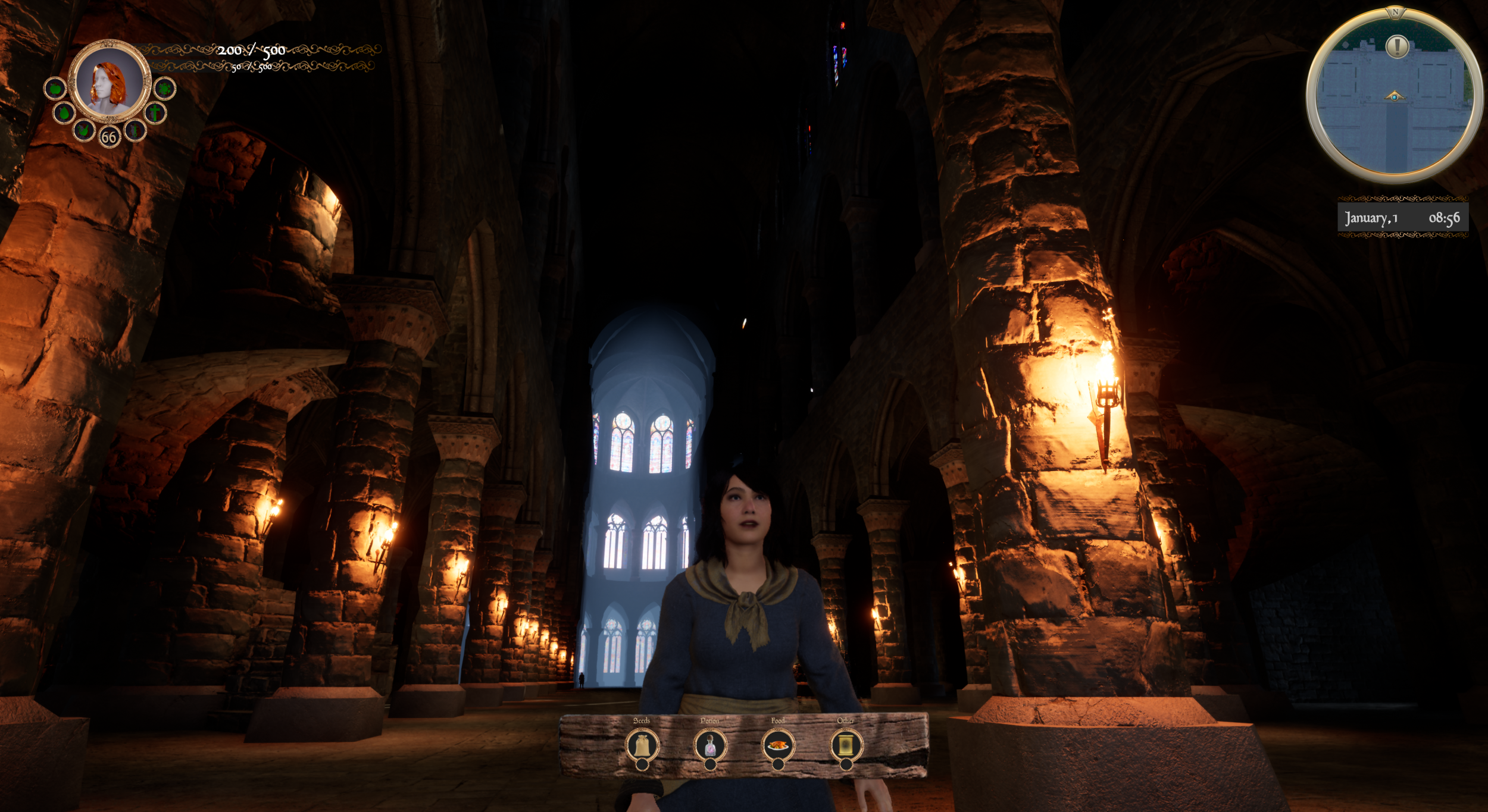Check the green apple hunger icon
1488x812 pixels.
point(55,89)
